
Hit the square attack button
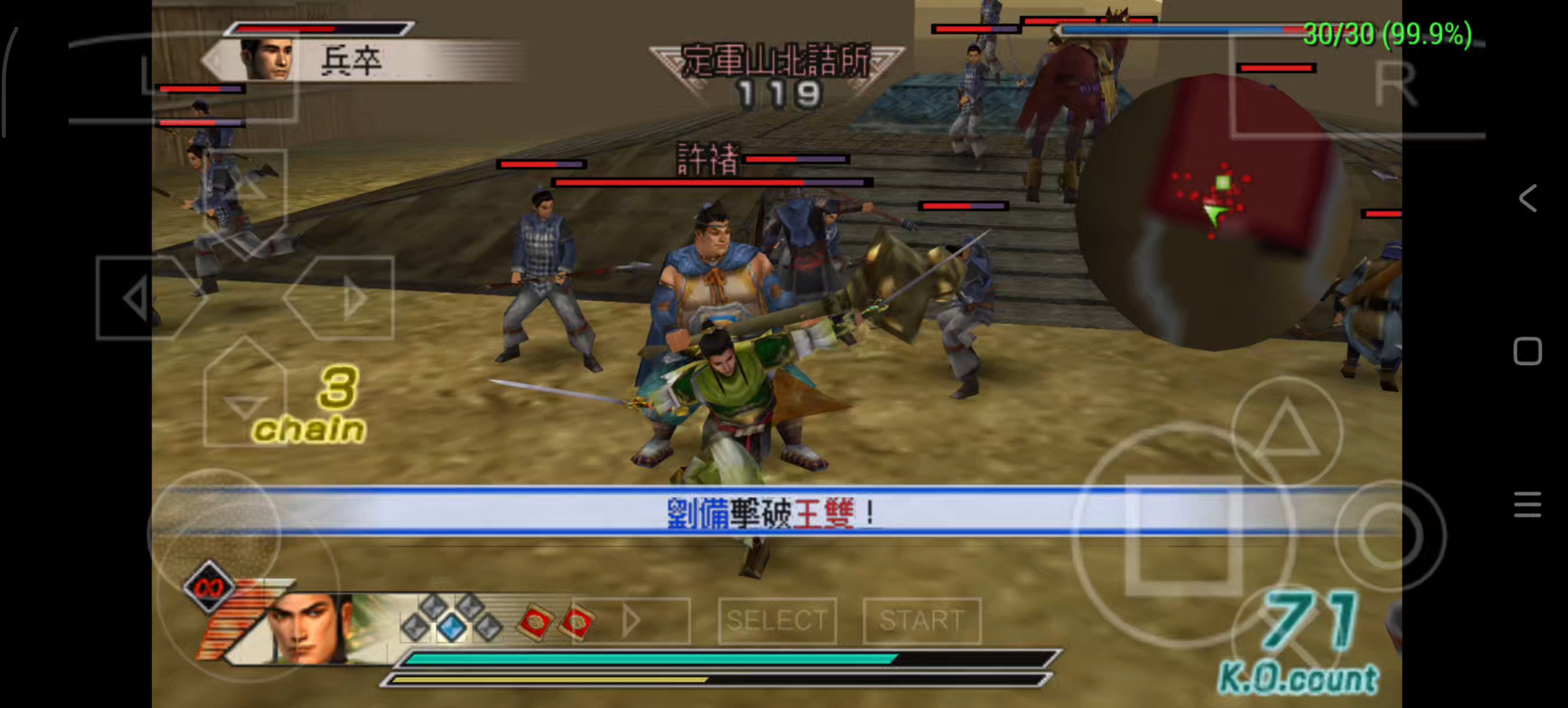coord(1183,535)
